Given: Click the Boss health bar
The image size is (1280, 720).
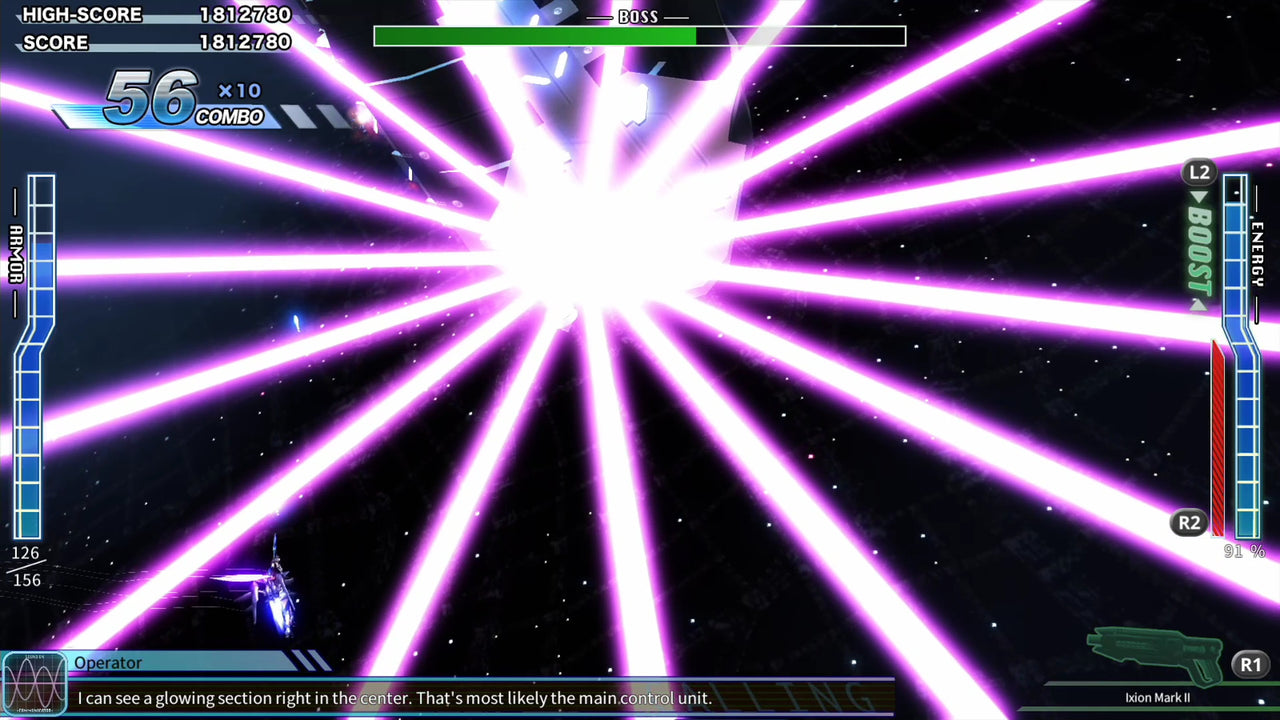Looking at the screenshot, I should click(640, 35).
